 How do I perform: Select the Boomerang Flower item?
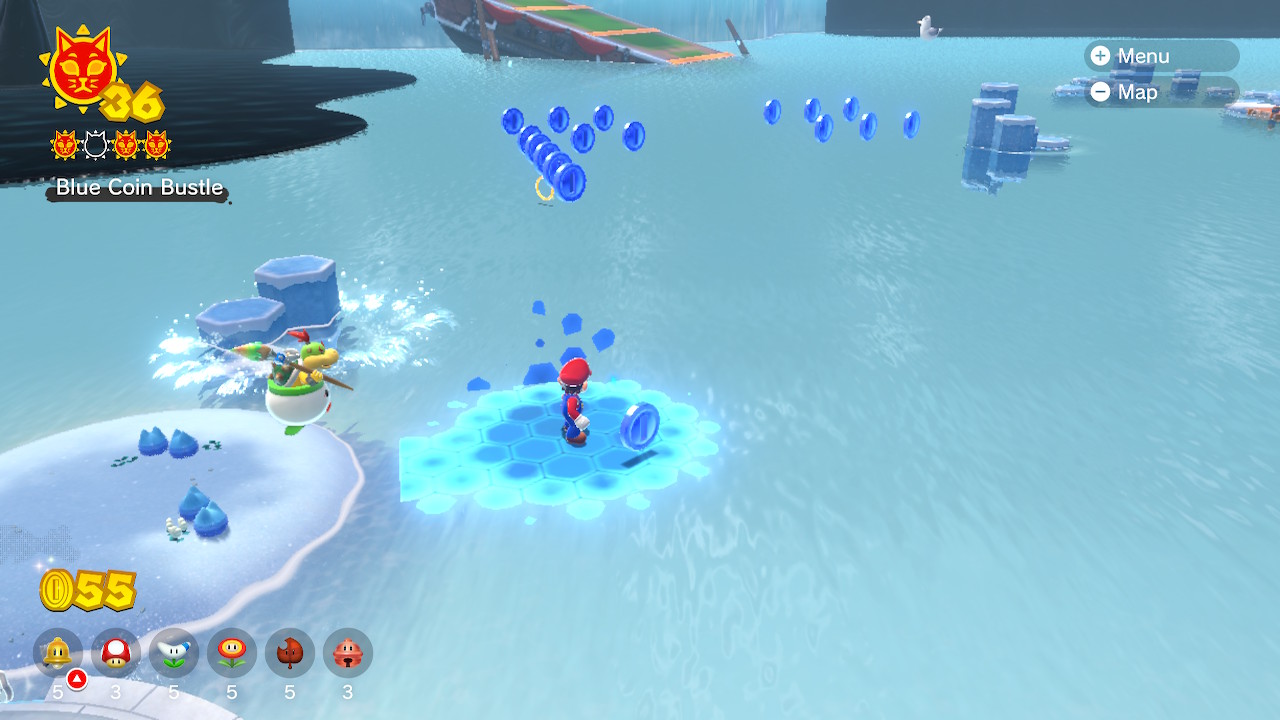click(173, 654)
